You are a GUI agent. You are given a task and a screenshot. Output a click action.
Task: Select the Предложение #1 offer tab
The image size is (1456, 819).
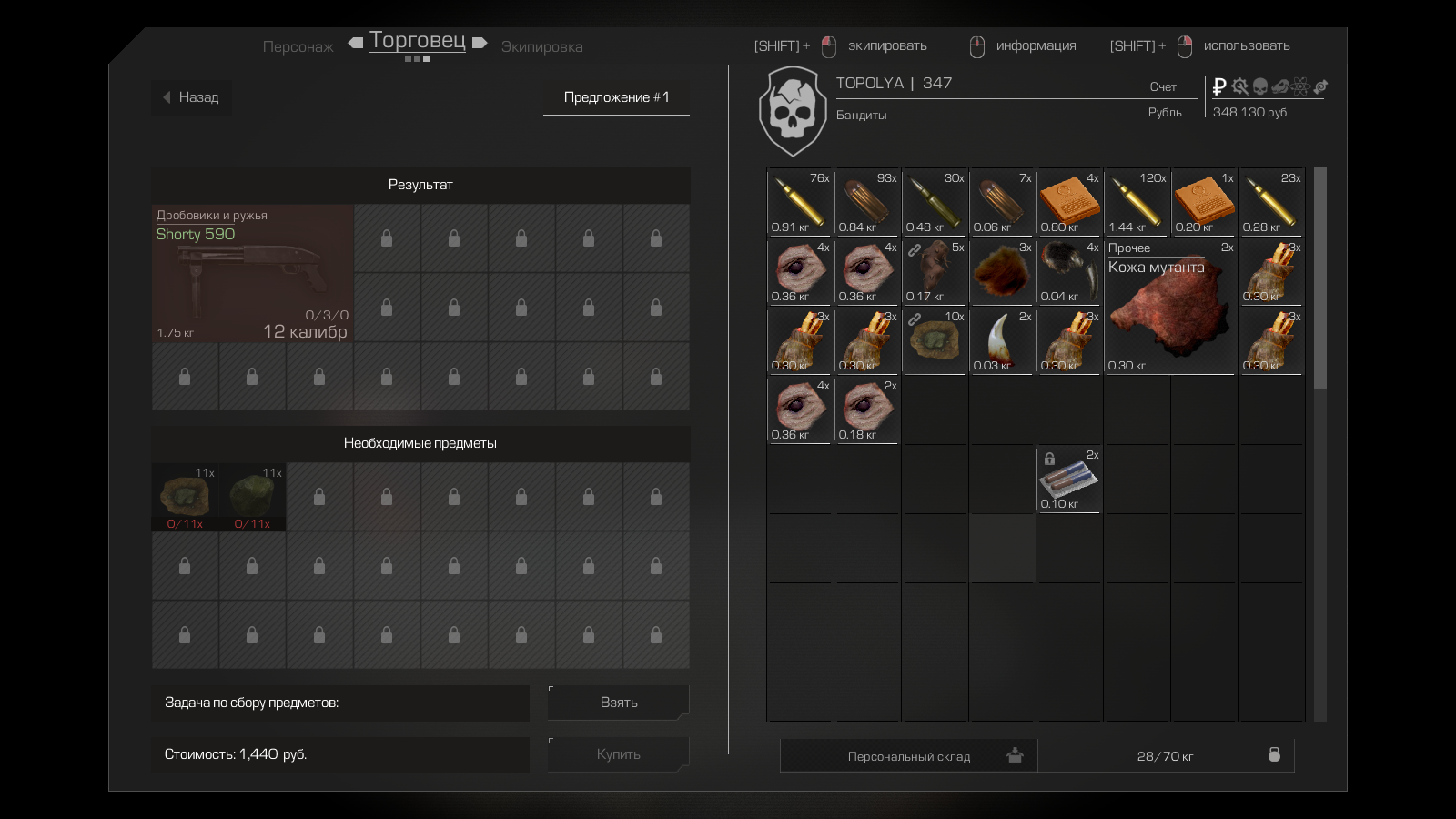pos(616,97)
